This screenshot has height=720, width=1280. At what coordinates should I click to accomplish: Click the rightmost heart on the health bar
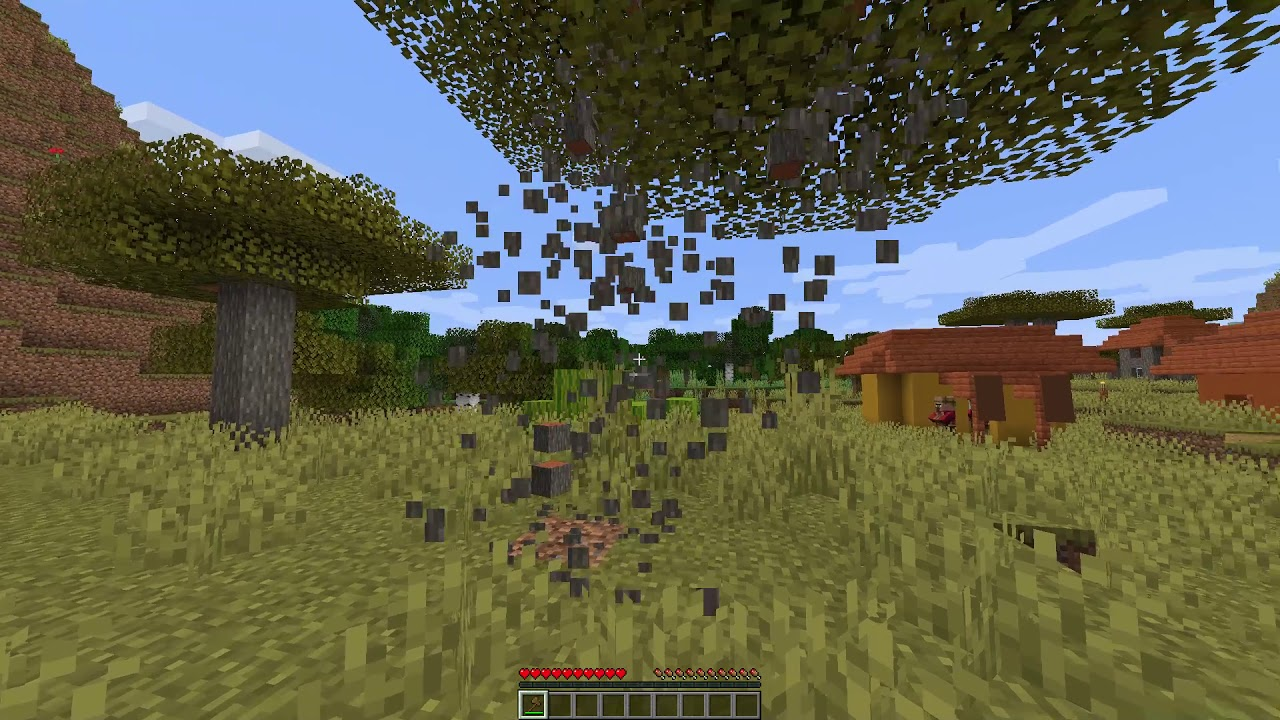pyautogui.click(x=621, y=672)
